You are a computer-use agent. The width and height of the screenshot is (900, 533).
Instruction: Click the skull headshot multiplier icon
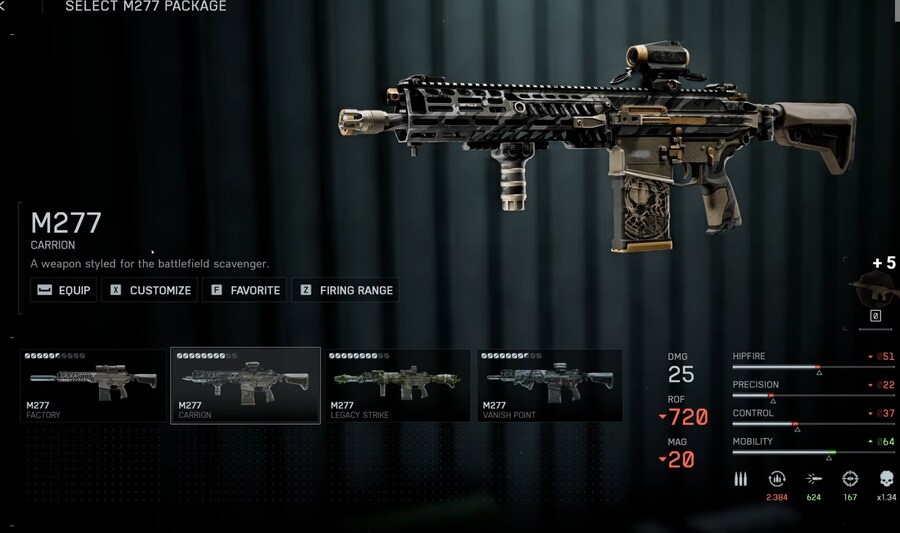[886, 479]
